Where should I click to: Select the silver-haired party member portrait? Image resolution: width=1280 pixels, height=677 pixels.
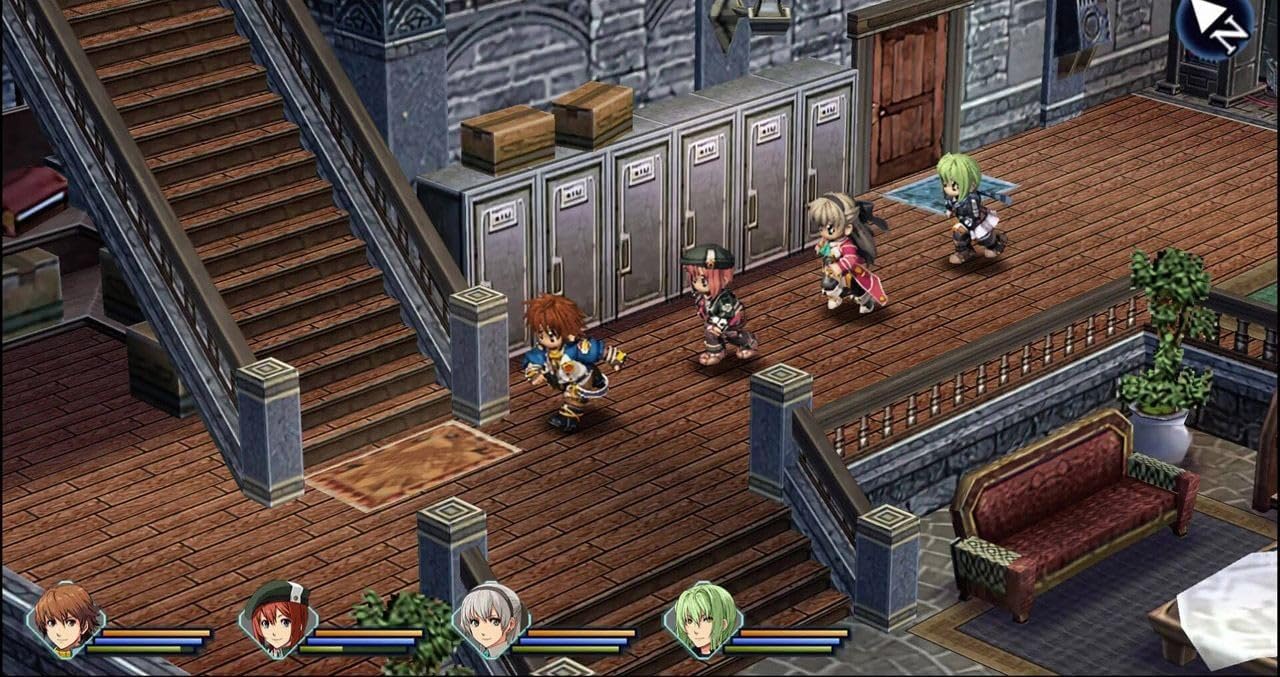coord(491,620)
